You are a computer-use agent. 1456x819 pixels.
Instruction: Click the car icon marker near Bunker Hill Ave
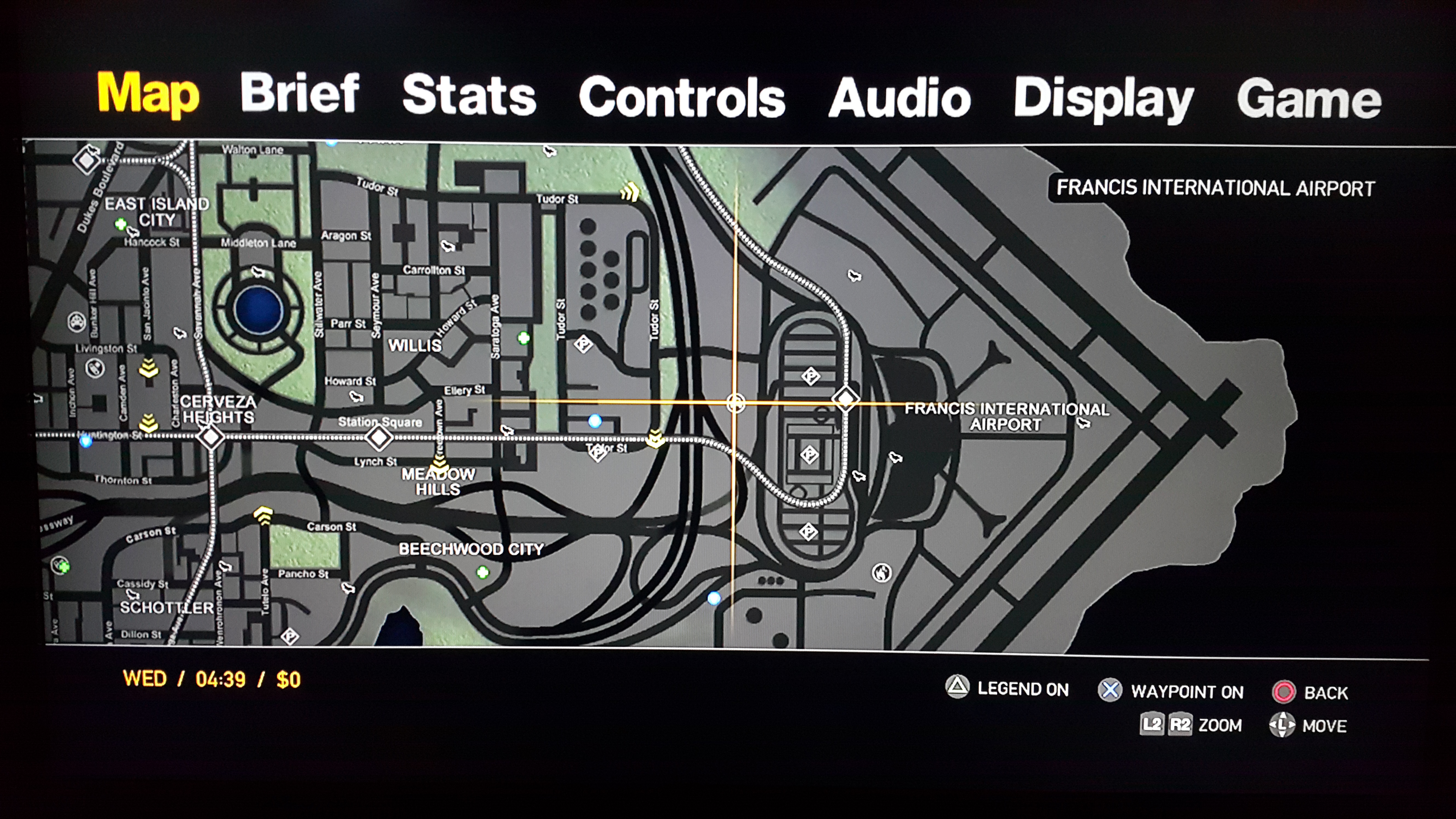tap(76, 322)
